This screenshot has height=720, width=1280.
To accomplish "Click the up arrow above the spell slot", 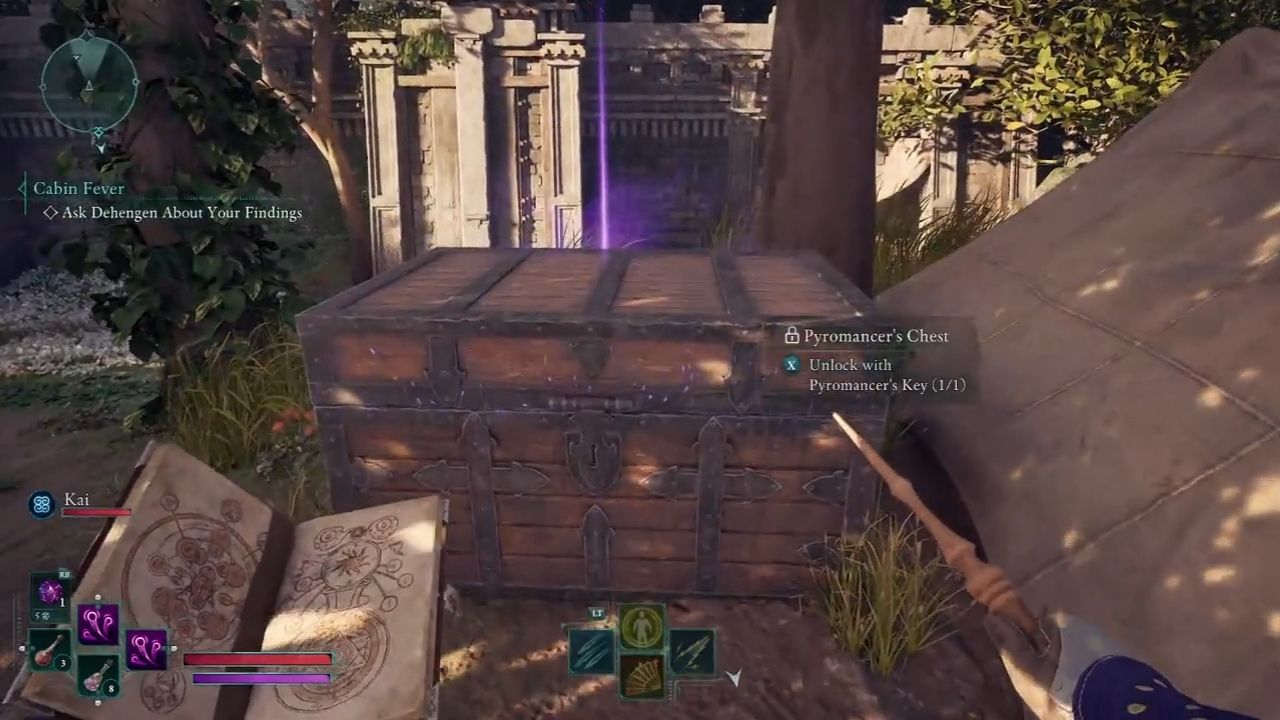I will (97, 597).
